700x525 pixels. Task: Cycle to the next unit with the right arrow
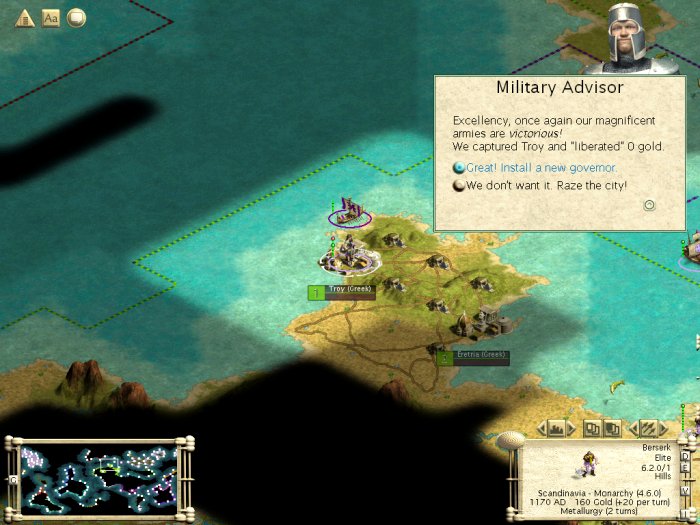[x=663, y=428]
